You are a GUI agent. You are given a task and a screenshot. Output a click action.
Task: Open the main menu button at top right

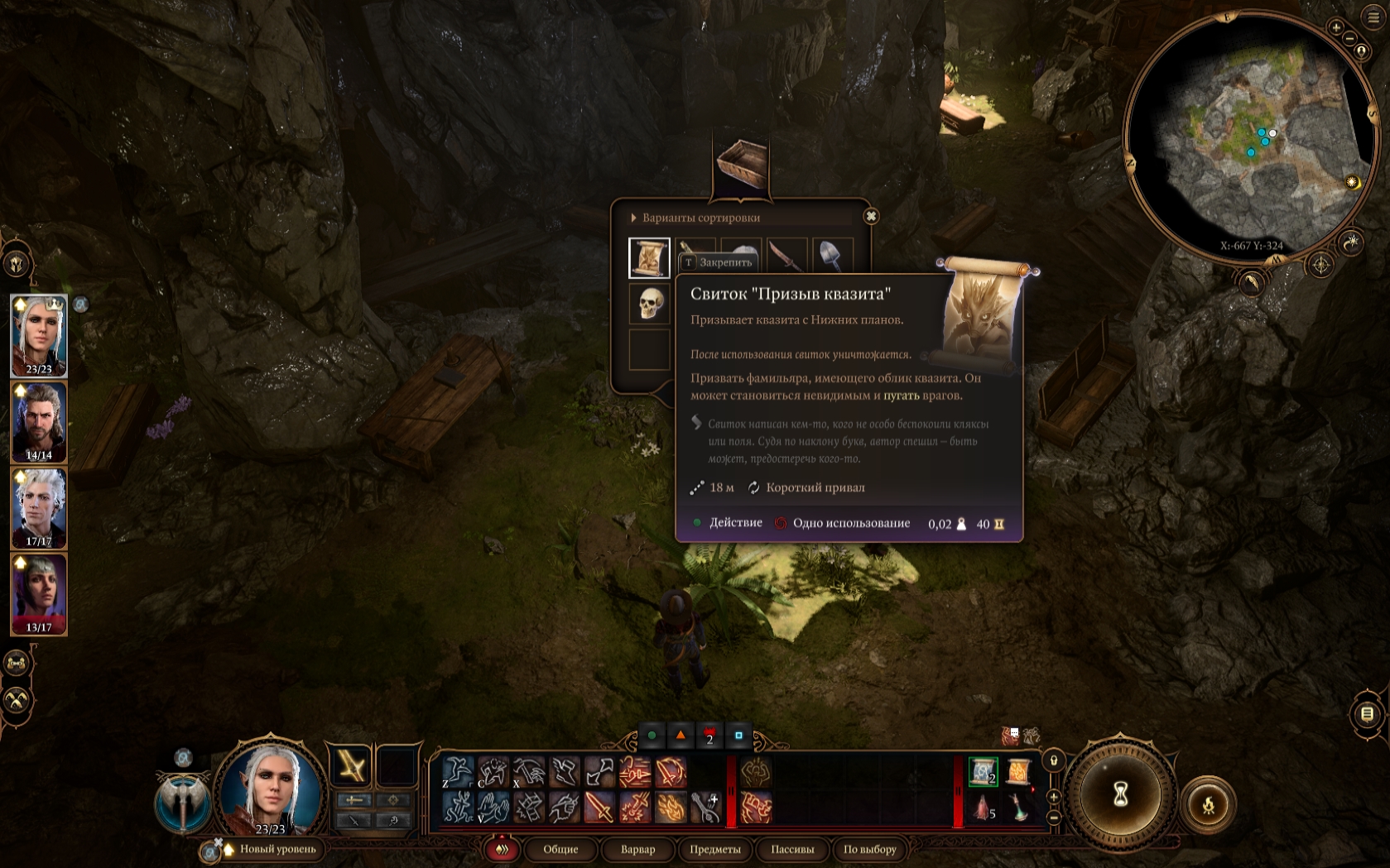(1373, 17)
